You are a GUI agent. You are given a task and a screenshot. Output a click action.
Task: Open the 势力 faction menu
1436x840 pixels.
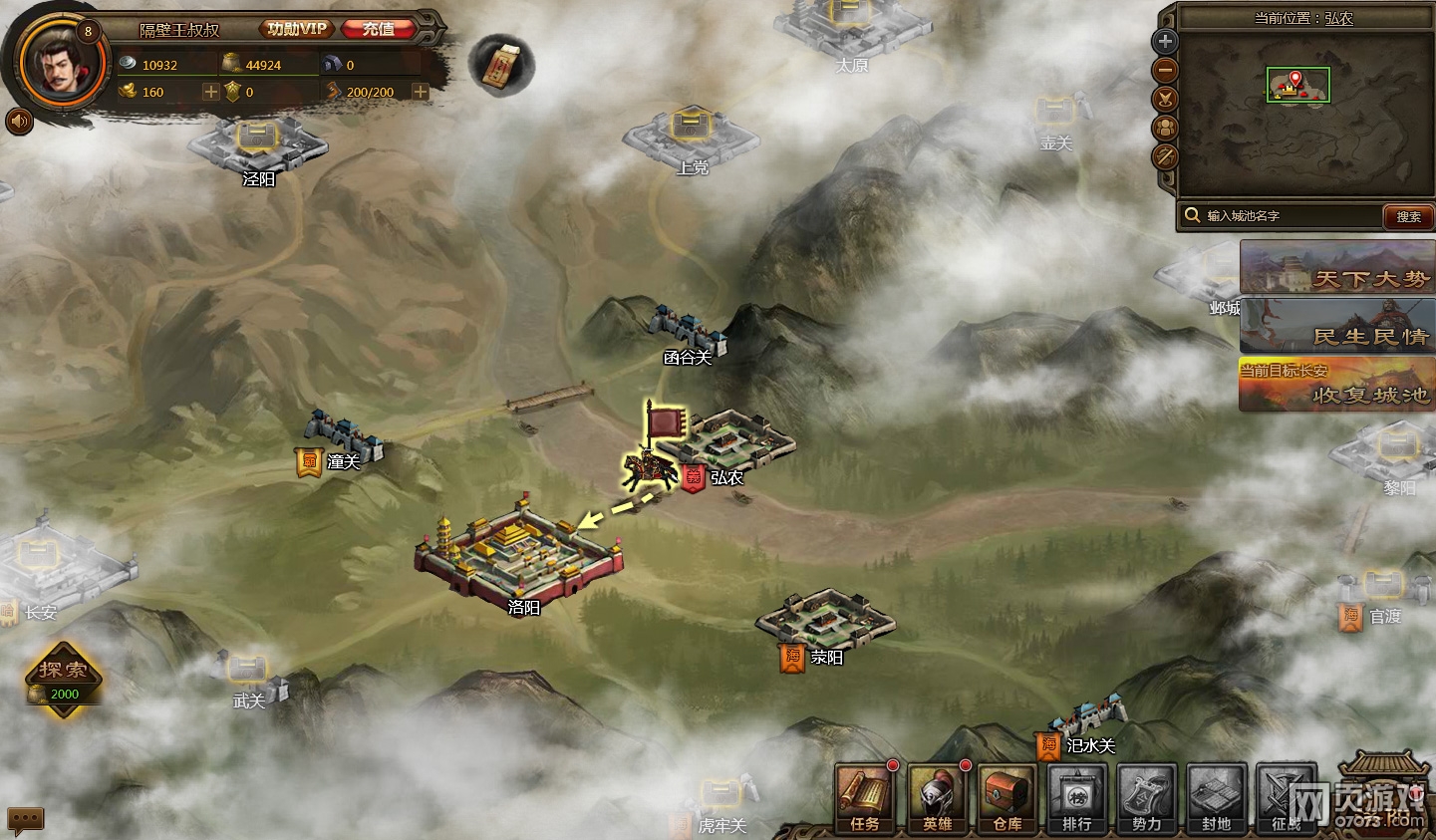[1147, 798]
